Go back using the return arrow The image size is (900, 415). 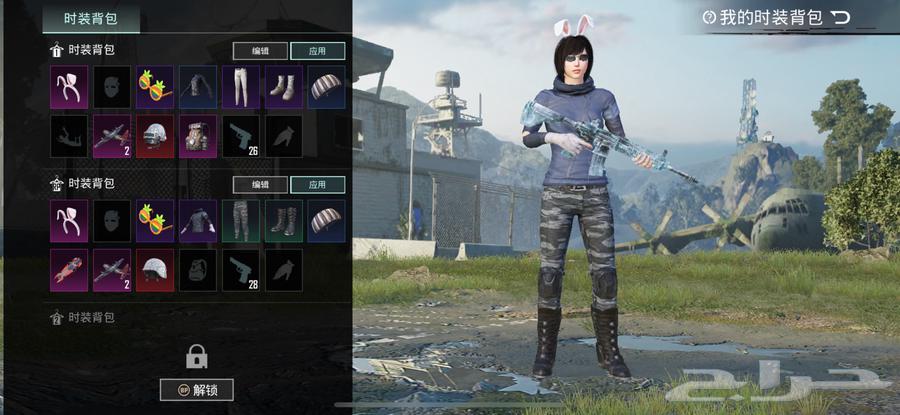(x=841, y=17)
